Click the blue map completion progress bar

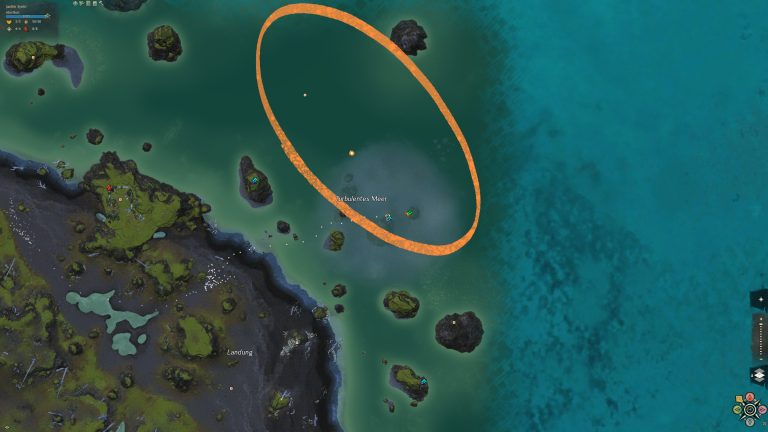[27, 16]
